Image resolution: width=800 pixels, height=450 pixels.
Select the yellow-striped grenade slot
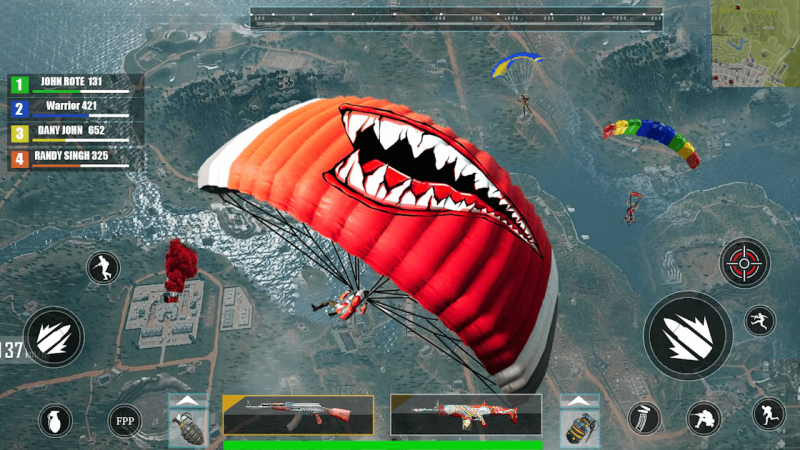coord(578,427)
